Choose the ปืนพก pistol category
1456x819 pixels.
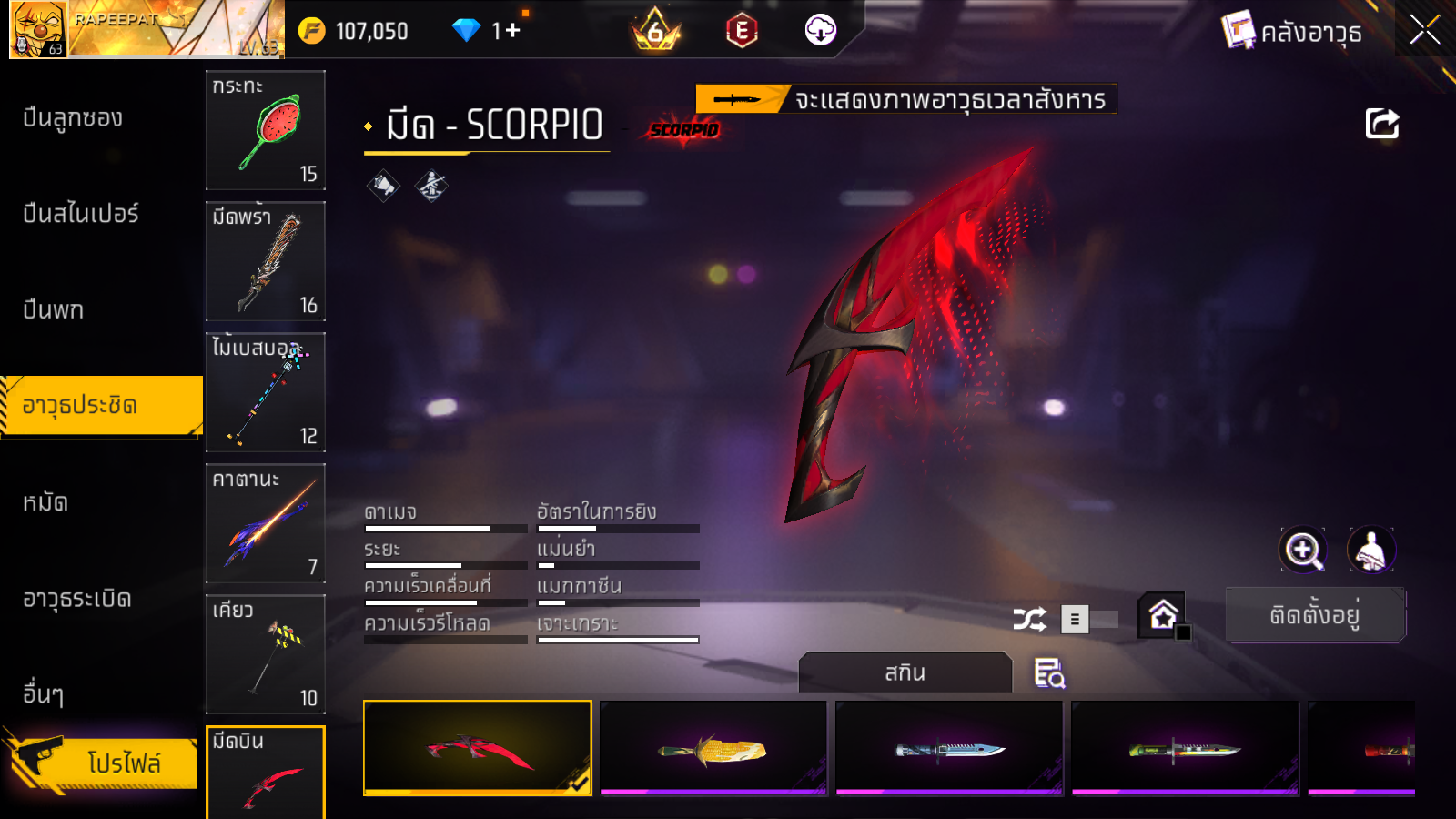(x=54, y=310)
